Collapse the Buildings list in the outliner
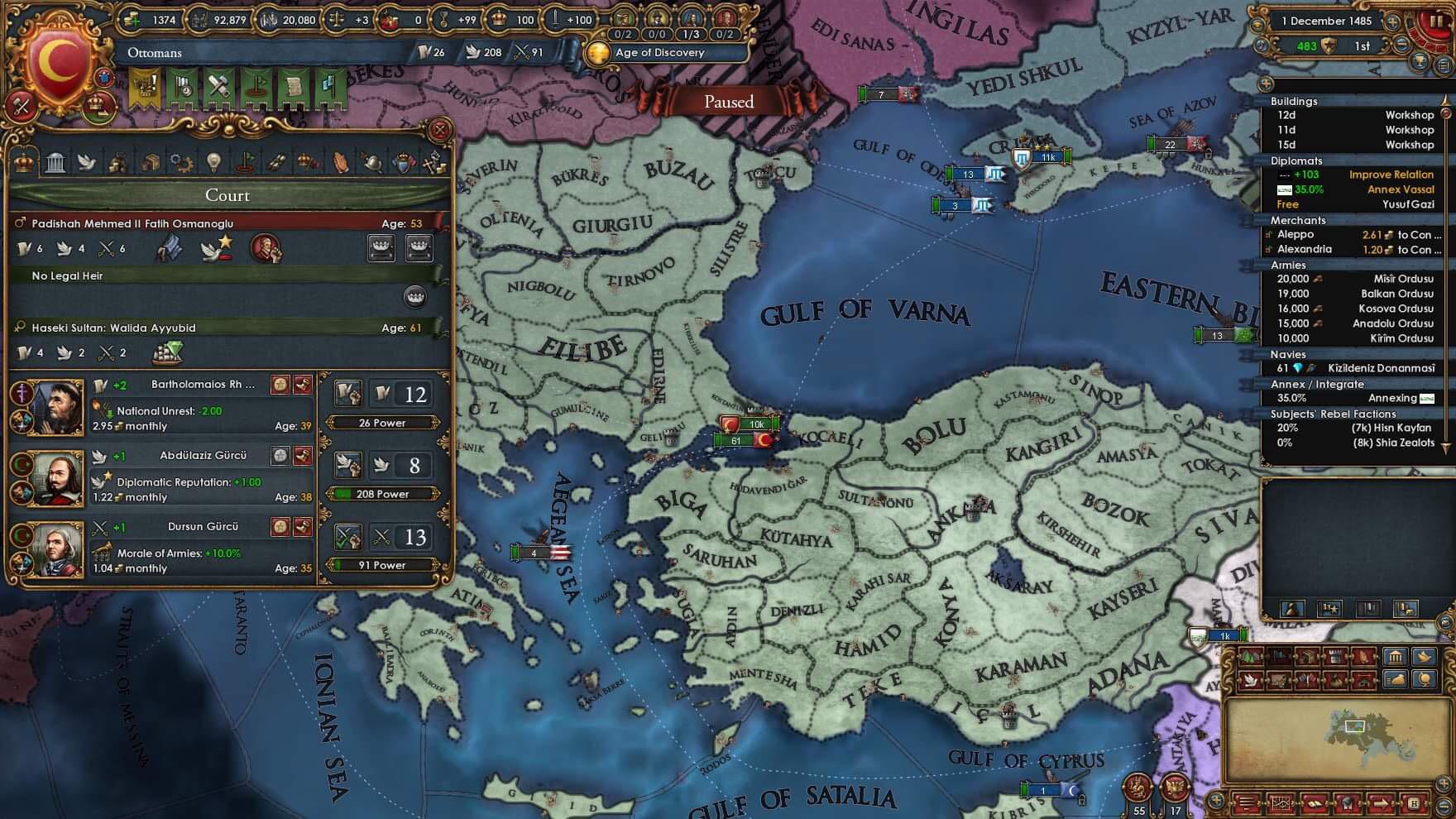Viewport: 1456px width, 819px height. click(1294, 101)
